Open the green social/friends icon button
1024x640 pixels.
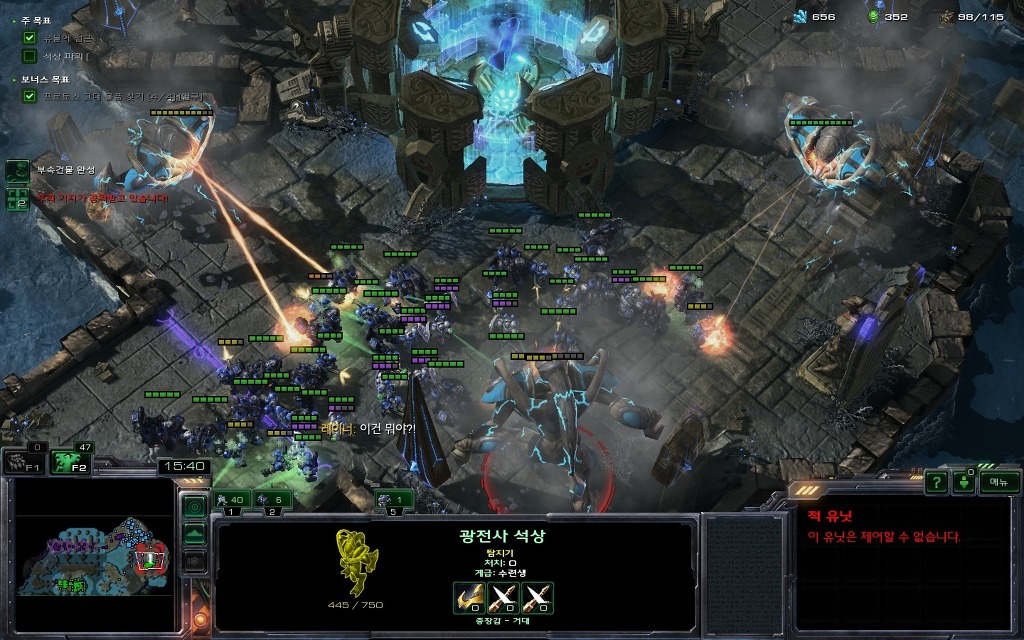[x=964, y=482]
